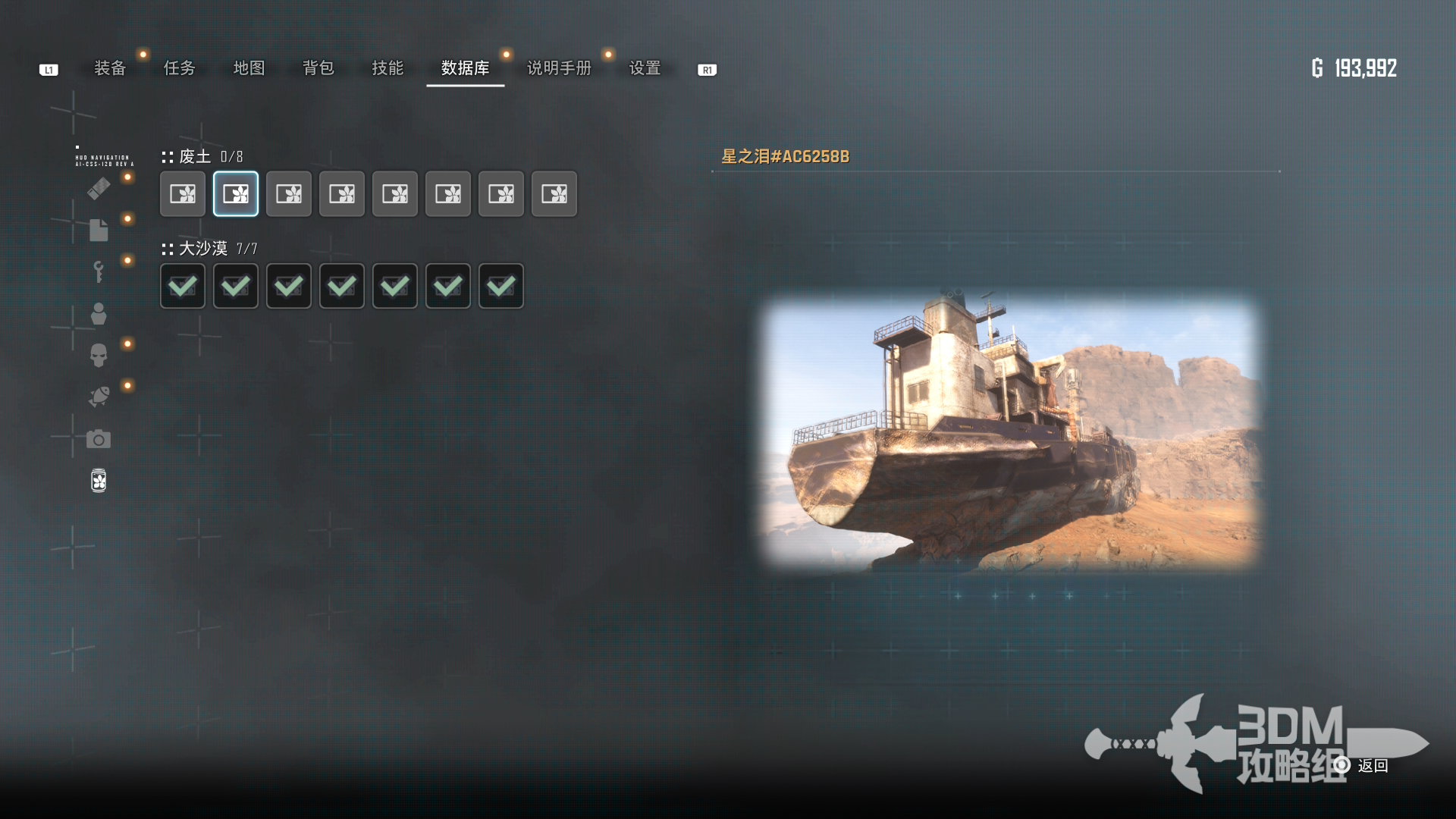
Task: Open the drink can category
Action: (x=99, y=481)
